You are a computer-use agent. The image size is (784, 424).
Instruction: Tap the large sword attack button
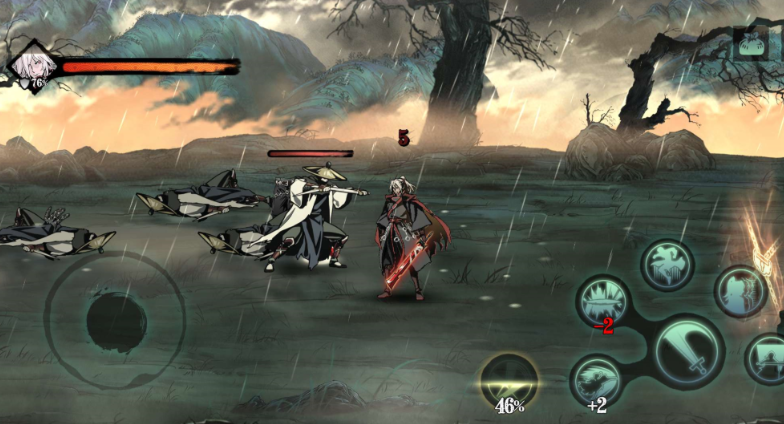coord(688,352)
